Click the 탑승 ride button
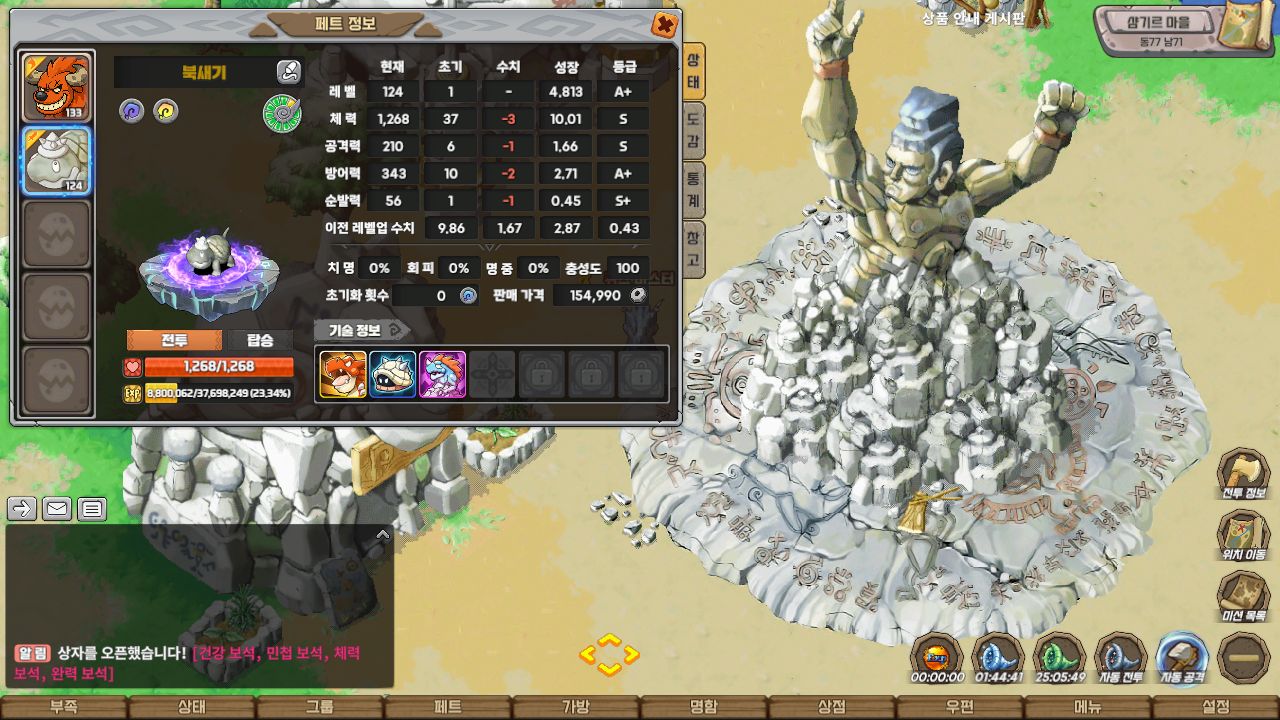This screenshot has height=720, width=1280. click(259, 340)
